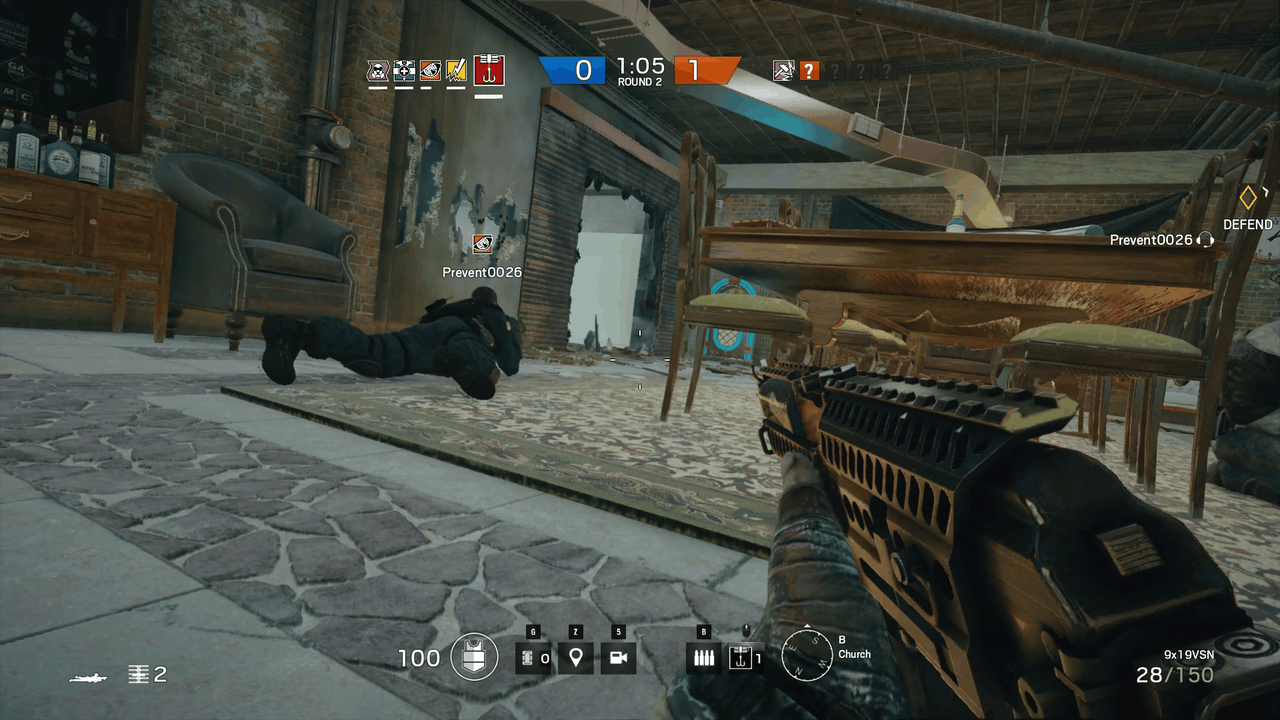Click the ROUND 2 timer label
The width and height of the screenshot is (1280, 720).
640,77
